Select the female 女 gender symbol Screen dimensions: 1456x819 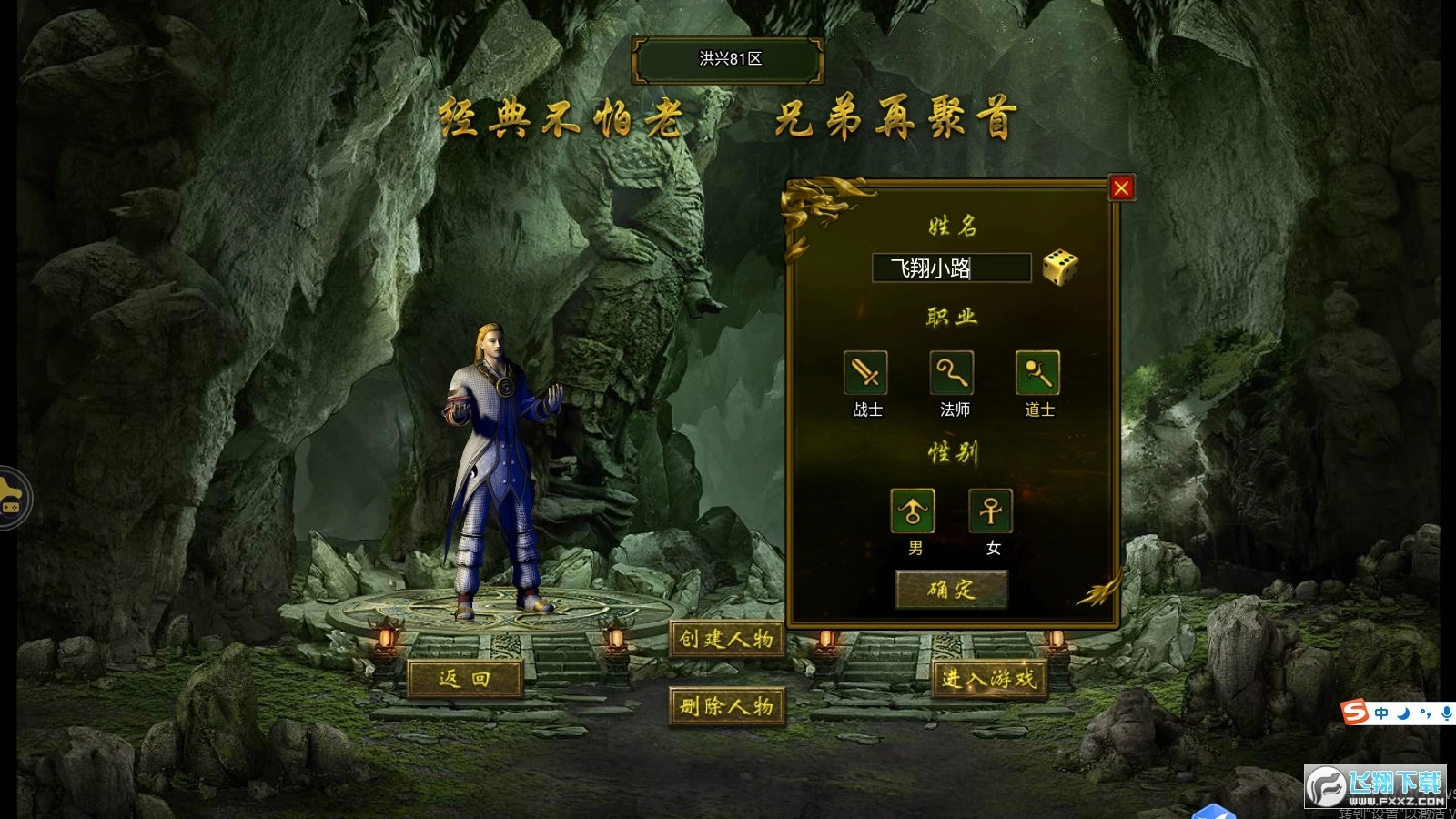(x=991, y=511)
